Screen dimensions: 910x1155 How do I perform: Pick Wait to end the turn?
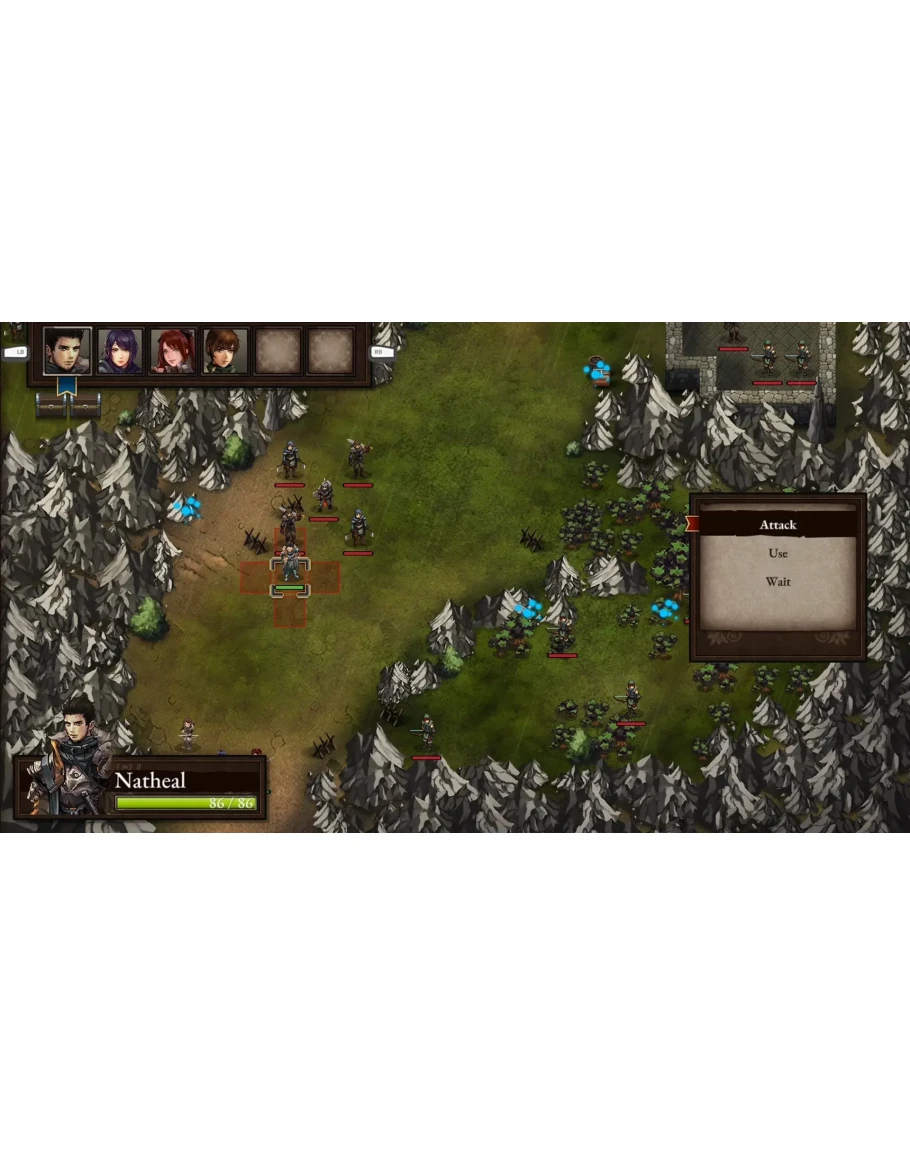pyautogui.click(x=777, y=582)
